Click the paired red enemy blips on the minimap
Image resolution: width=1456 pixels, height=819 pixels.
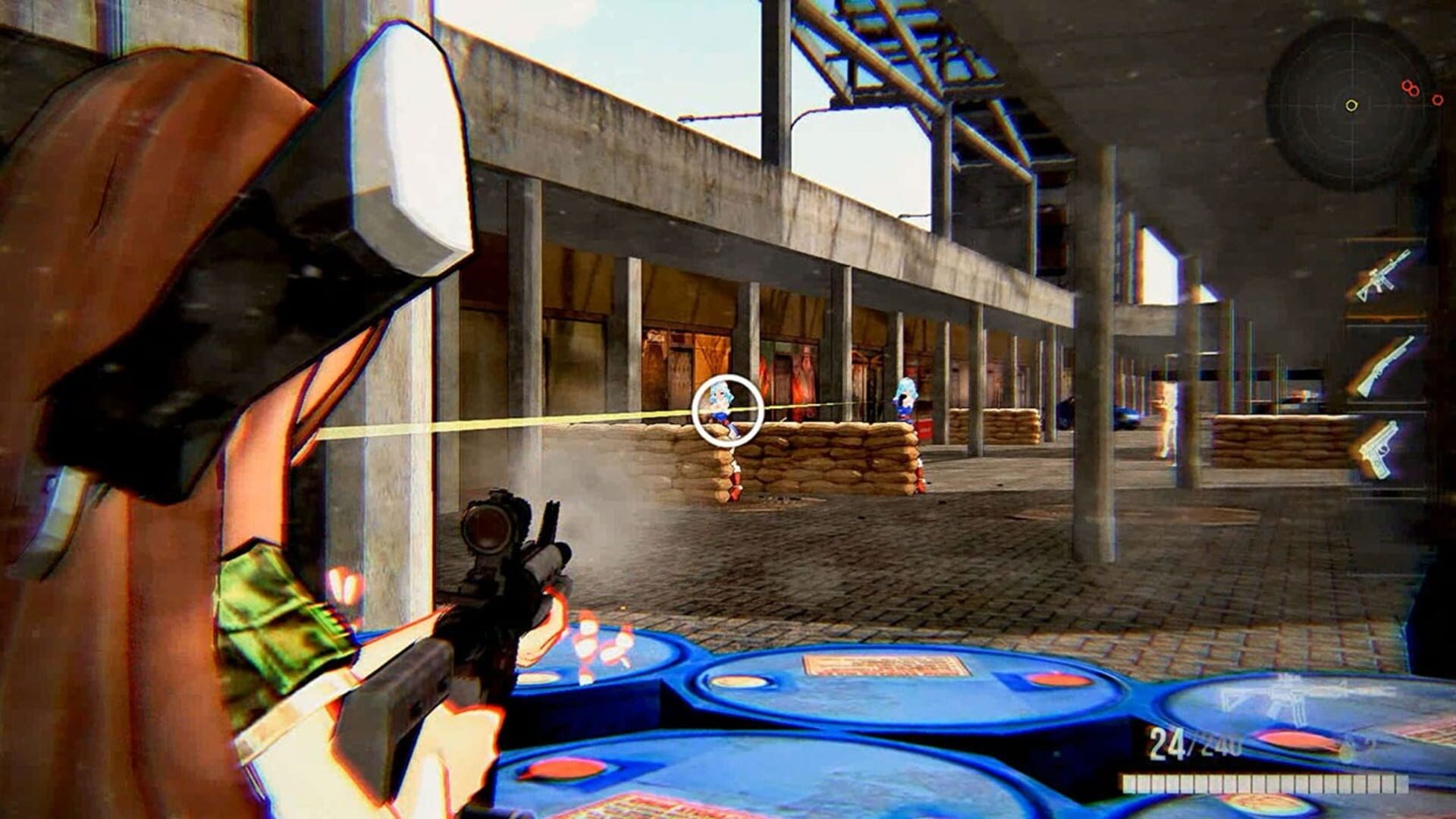coord(1409,89)
